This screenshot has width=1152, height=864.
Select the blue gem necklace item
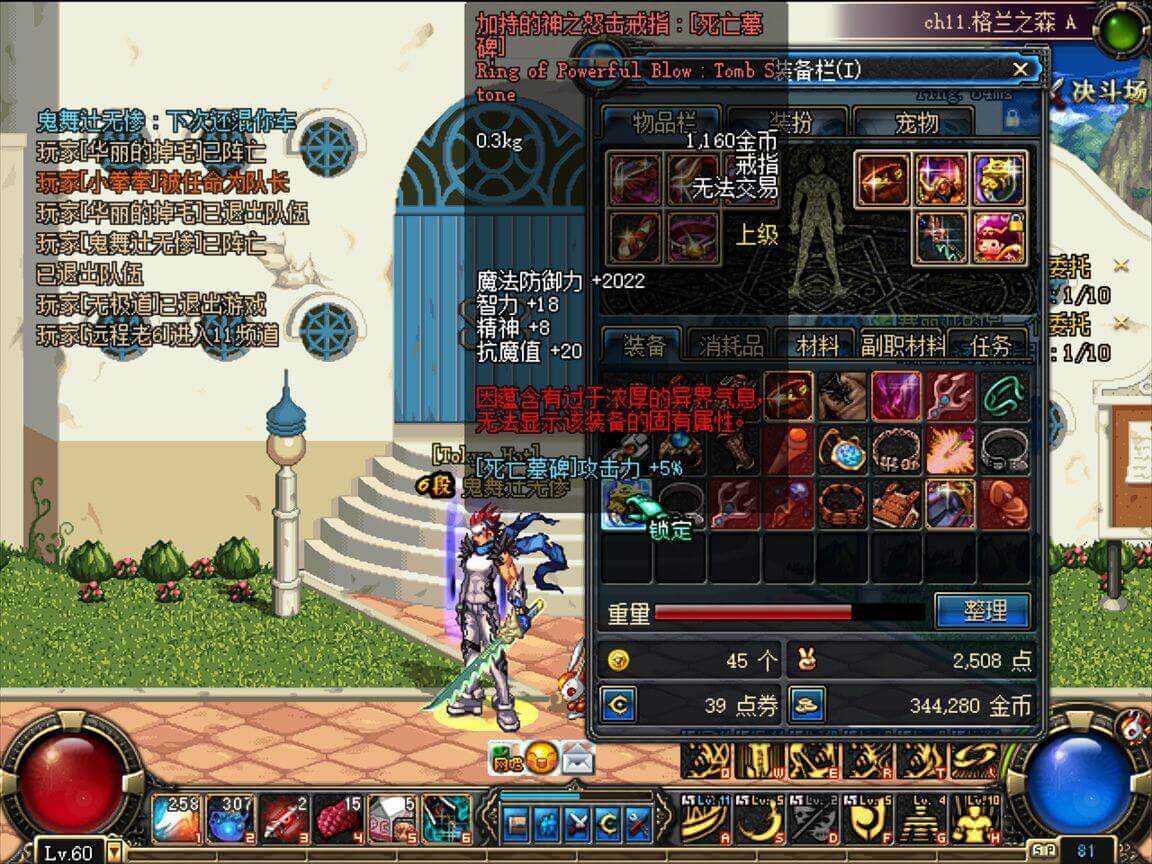coord(842,450)
